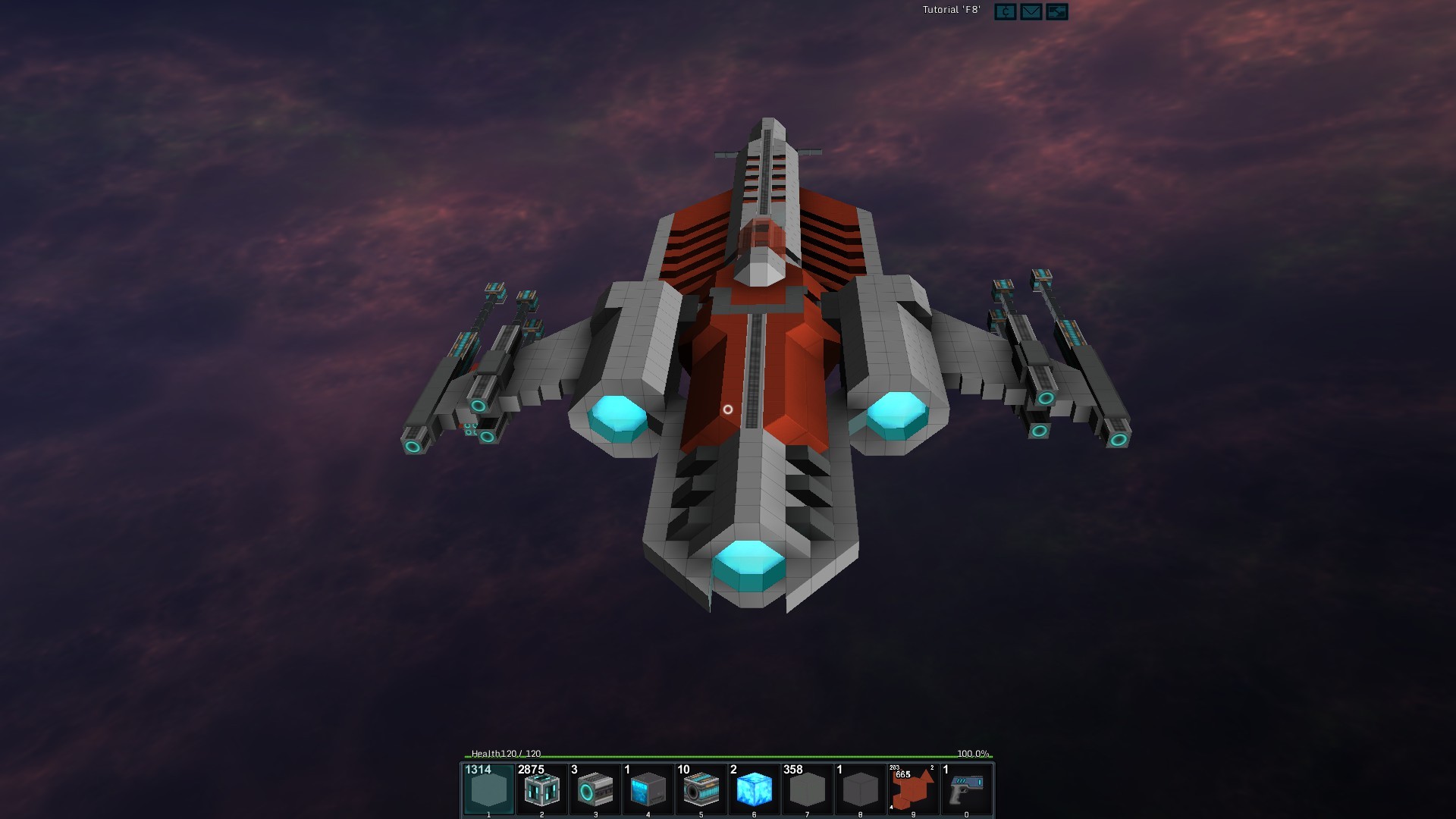Pick the blue screen computer block slot
1456x819 pixels.
pyautogui.click(x=648, y=789)
